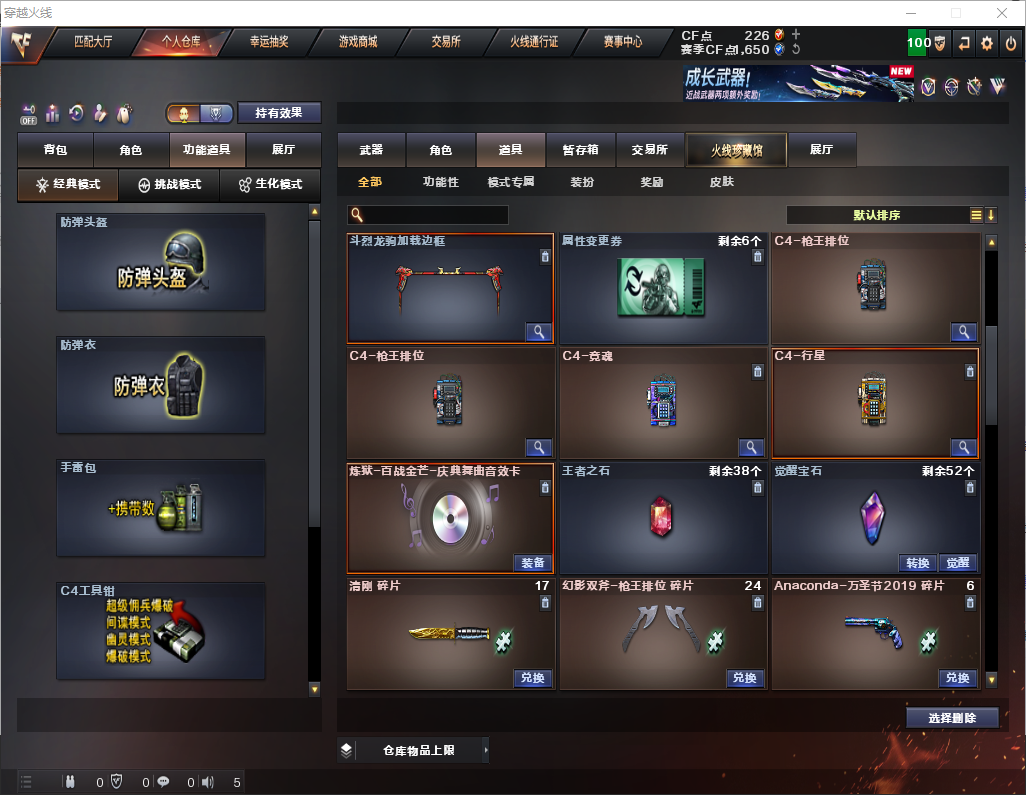Select the 暂存箱 temporary storage tab
The height and width of the screenshot is (795, 1026).
point(580,150)
